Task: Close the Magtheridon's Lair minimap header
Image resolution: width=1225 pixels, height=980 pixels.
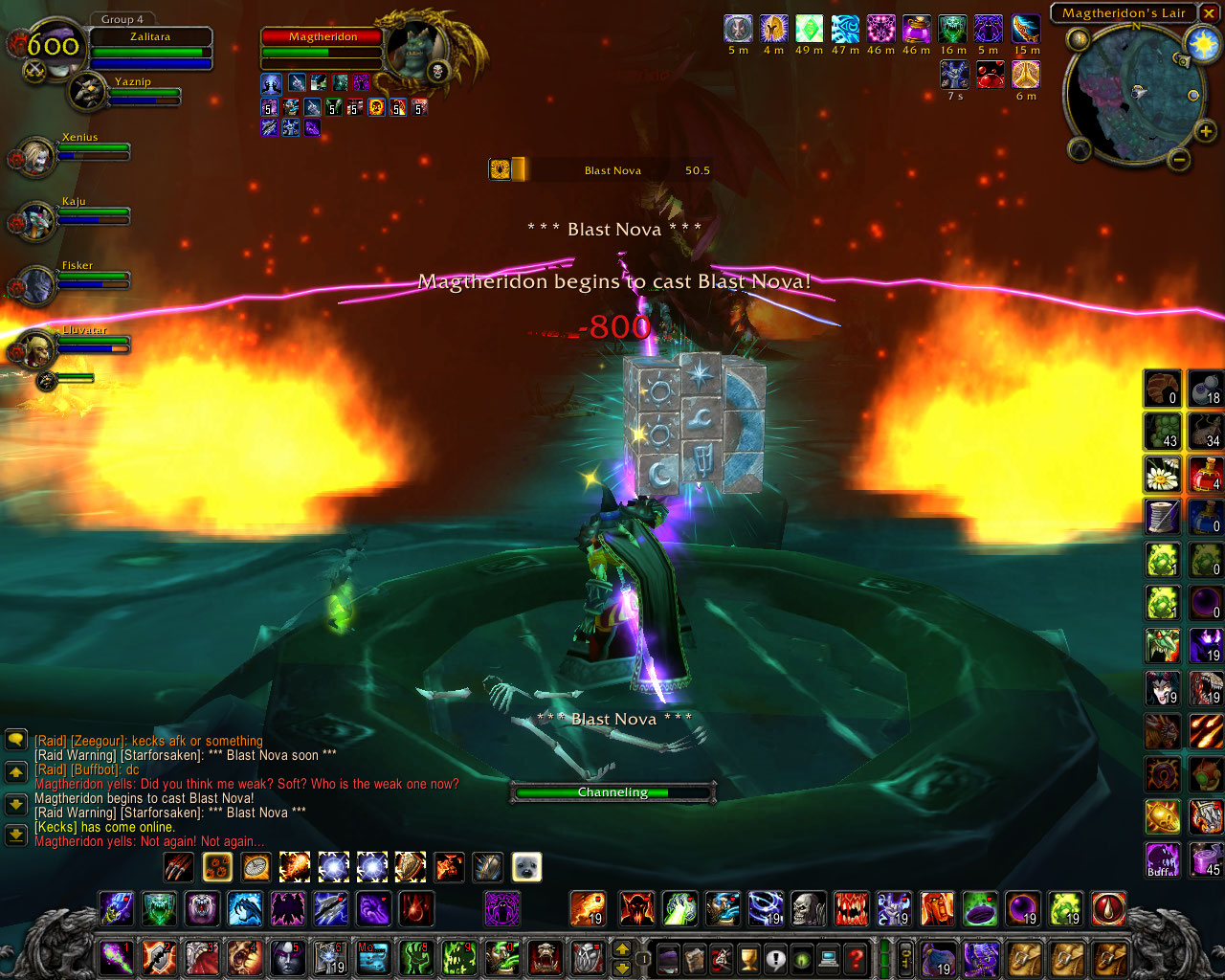Action: point(1209,13)
